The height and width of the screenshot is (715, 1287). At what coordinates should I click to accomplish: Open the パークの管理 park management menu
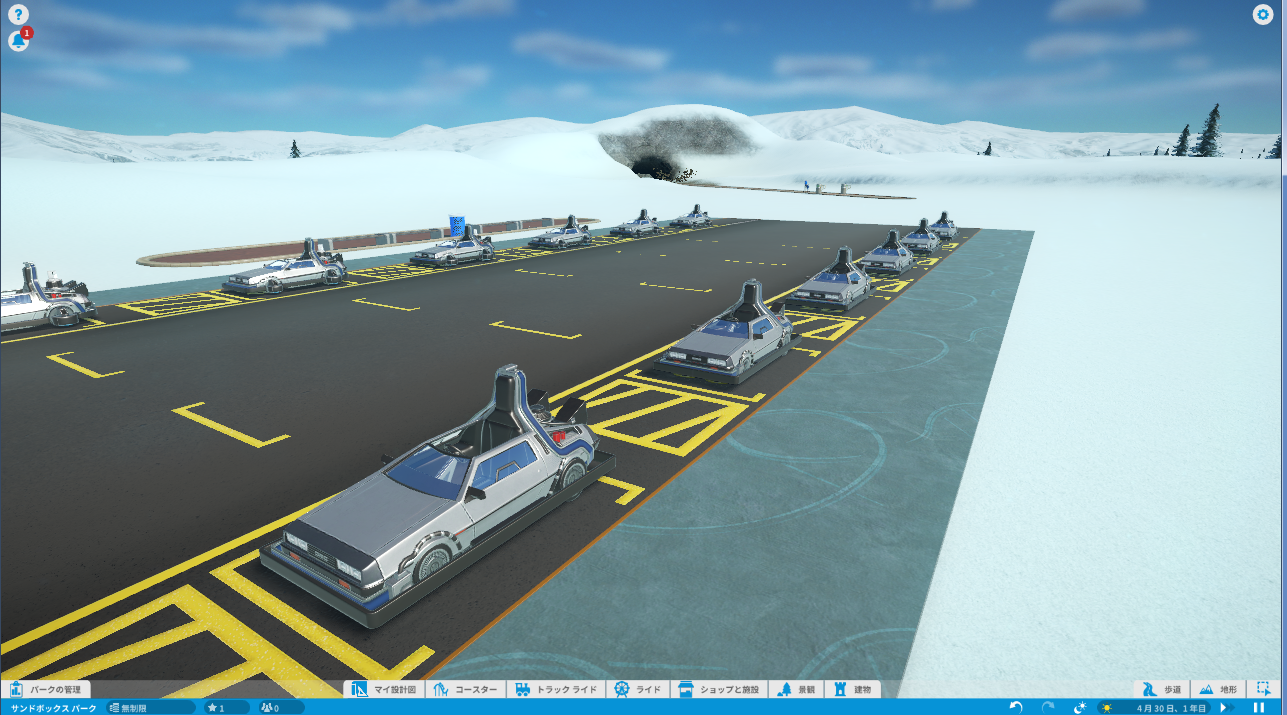[46, 689]
